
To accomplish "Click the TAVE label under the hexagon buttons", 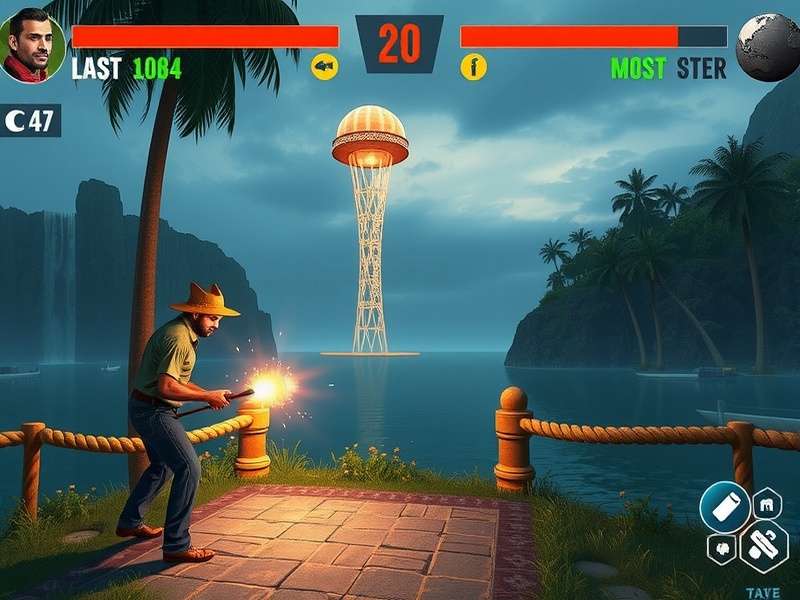I will [763, 592].
